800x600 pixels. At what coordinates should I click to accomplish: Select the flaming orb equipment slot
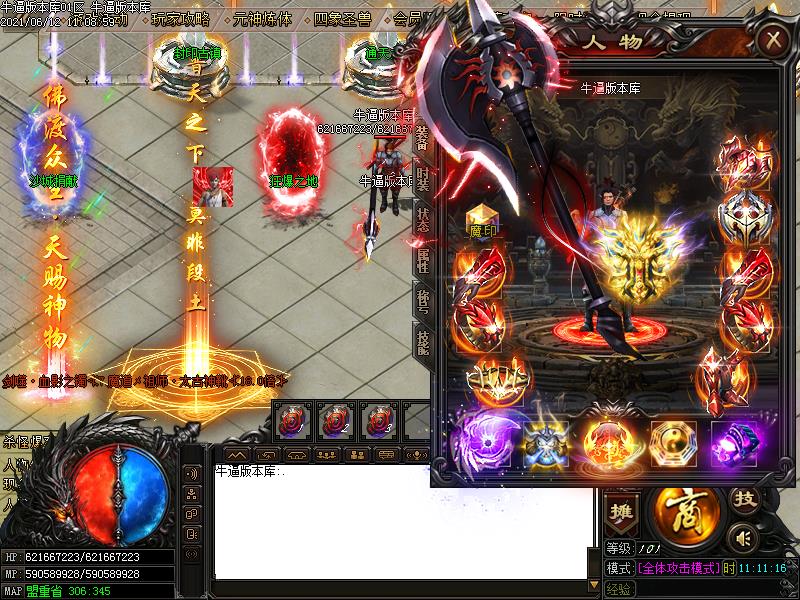click(610, 440)
